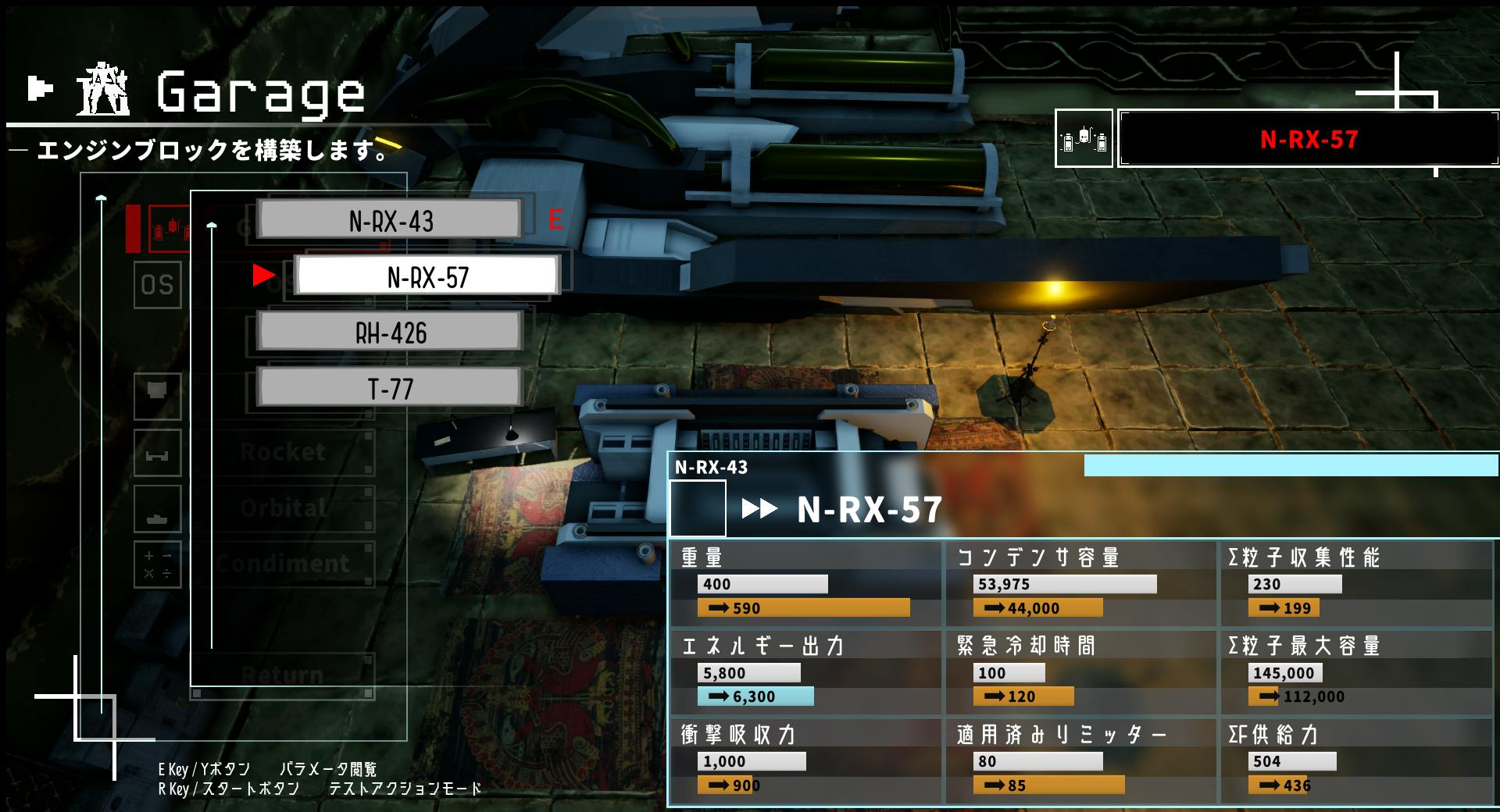Open the dimmed Condiment menu entry
Screen dimensions: 1500x812
coord(283,564)
